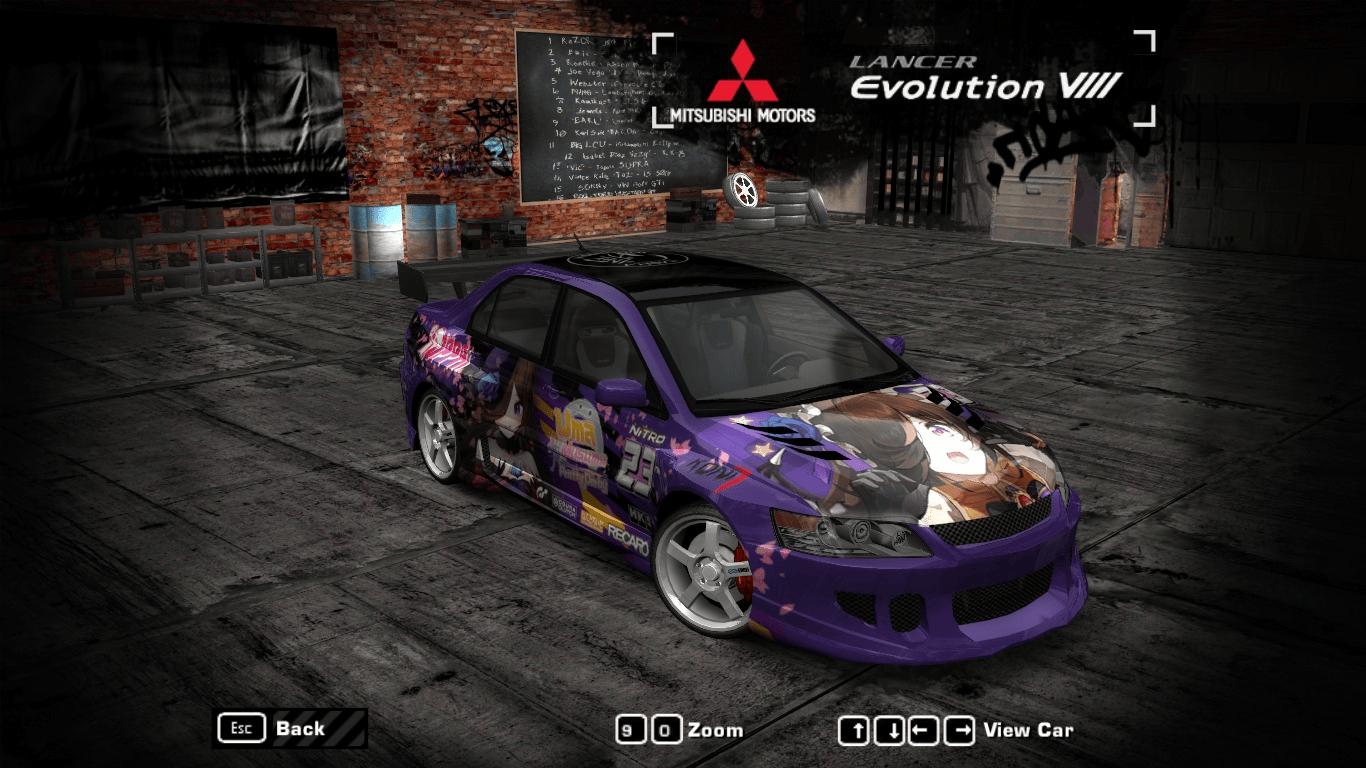Click the star decal on the hood
This screenshot has height=768, width=1366.
[761, 447]
